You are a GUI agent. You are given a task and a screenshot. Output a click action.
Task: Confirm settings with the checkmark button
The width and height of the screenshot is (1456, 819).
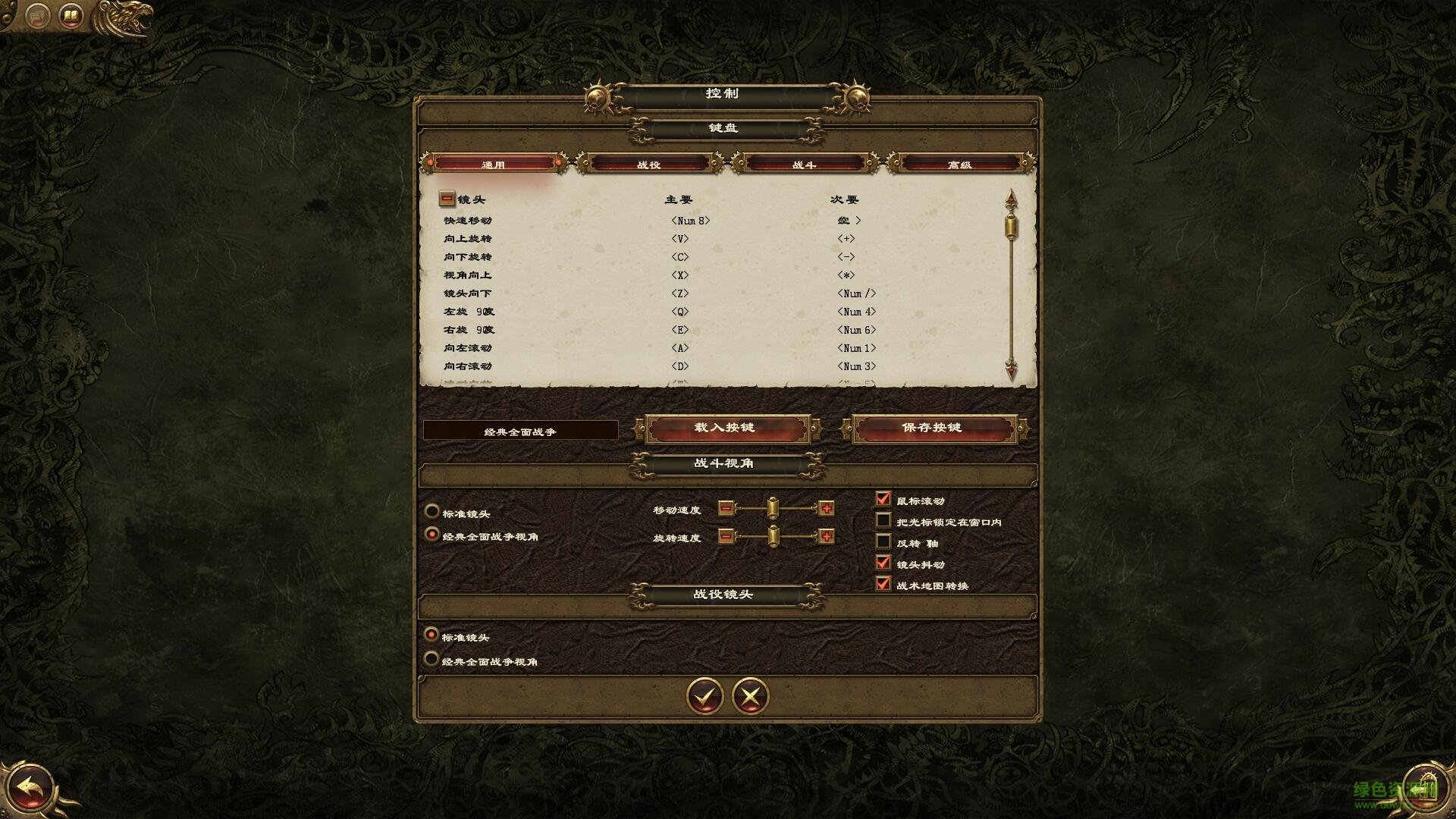click(x=704, y=696)
